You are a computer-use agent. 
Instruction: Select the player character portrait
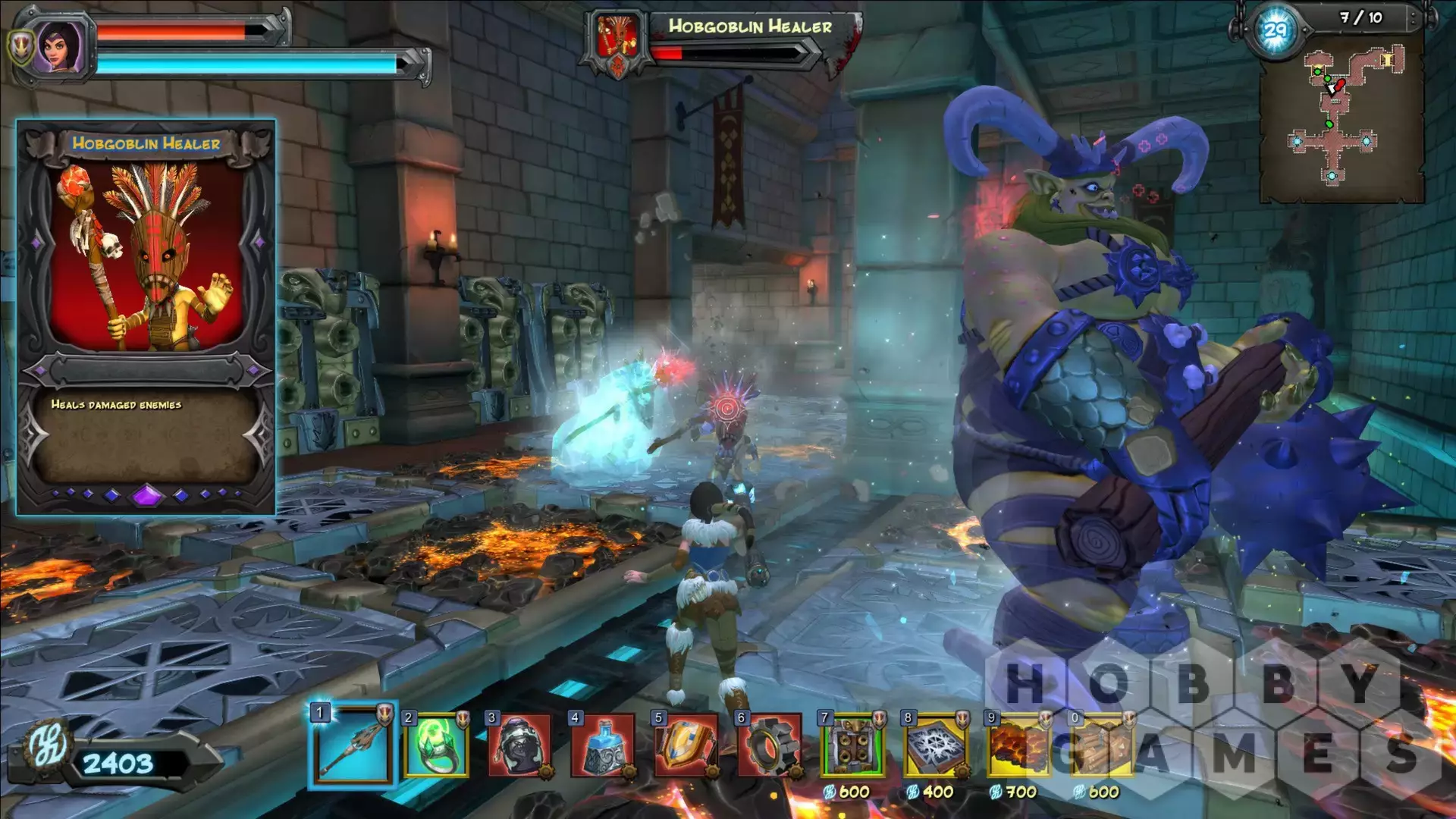pos(61,47)
